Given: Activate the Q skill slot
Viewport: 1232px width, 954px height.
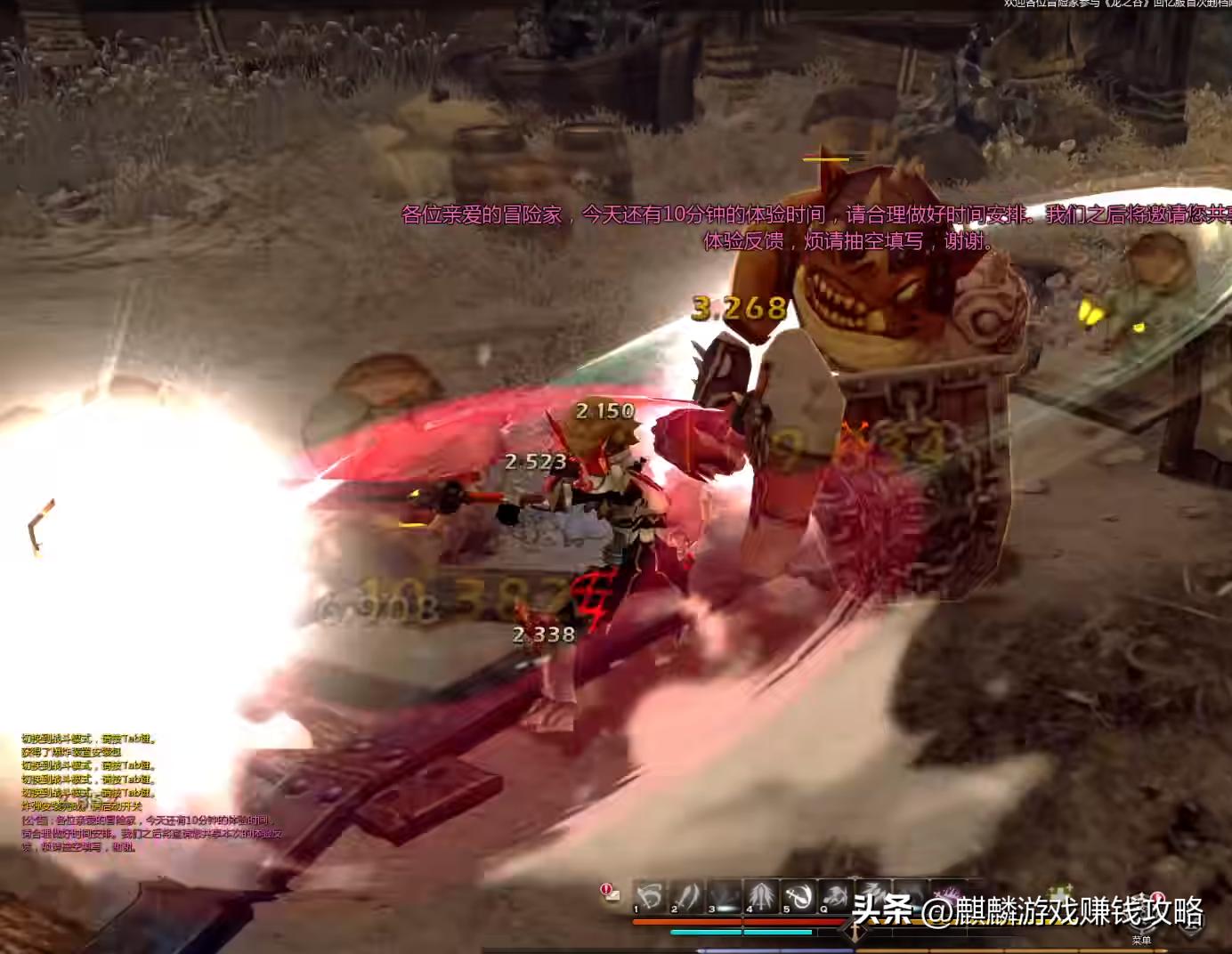Looking at the screenshot, I should (x=838, y=893).
